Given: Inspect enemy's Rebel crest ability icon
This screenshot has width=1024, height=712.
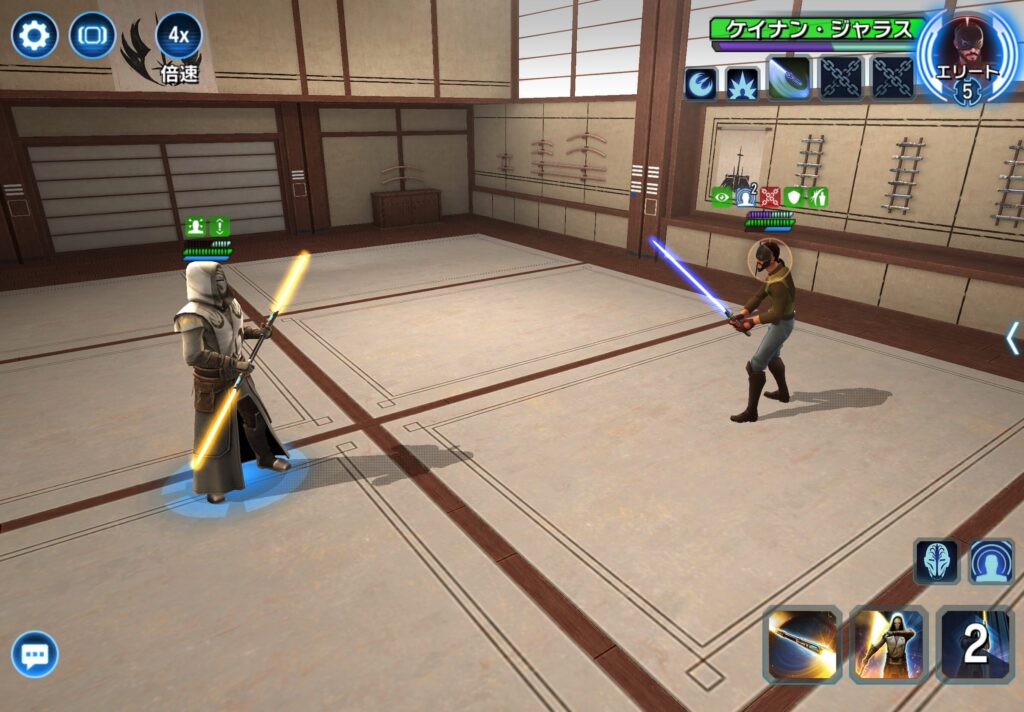Looking at the screenshot, I should click(700, 83).
